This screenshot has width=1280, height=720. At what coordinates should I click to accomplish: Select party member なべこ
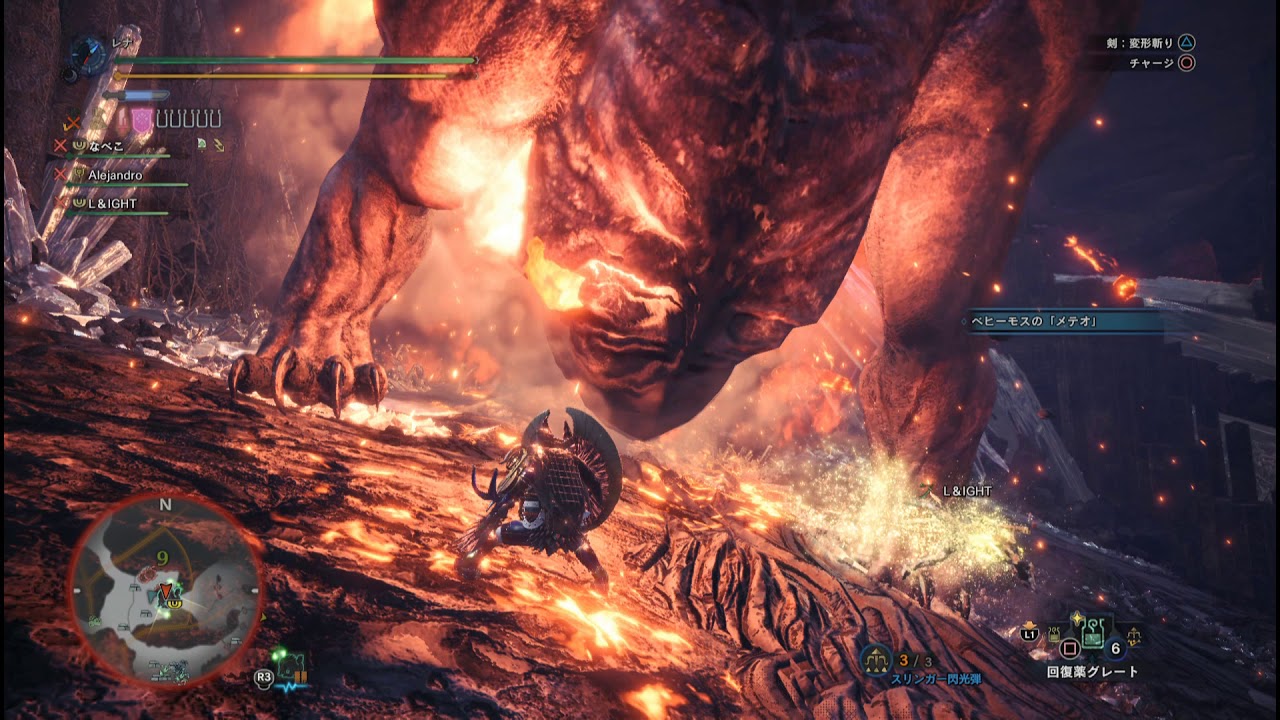coord(108,146)
